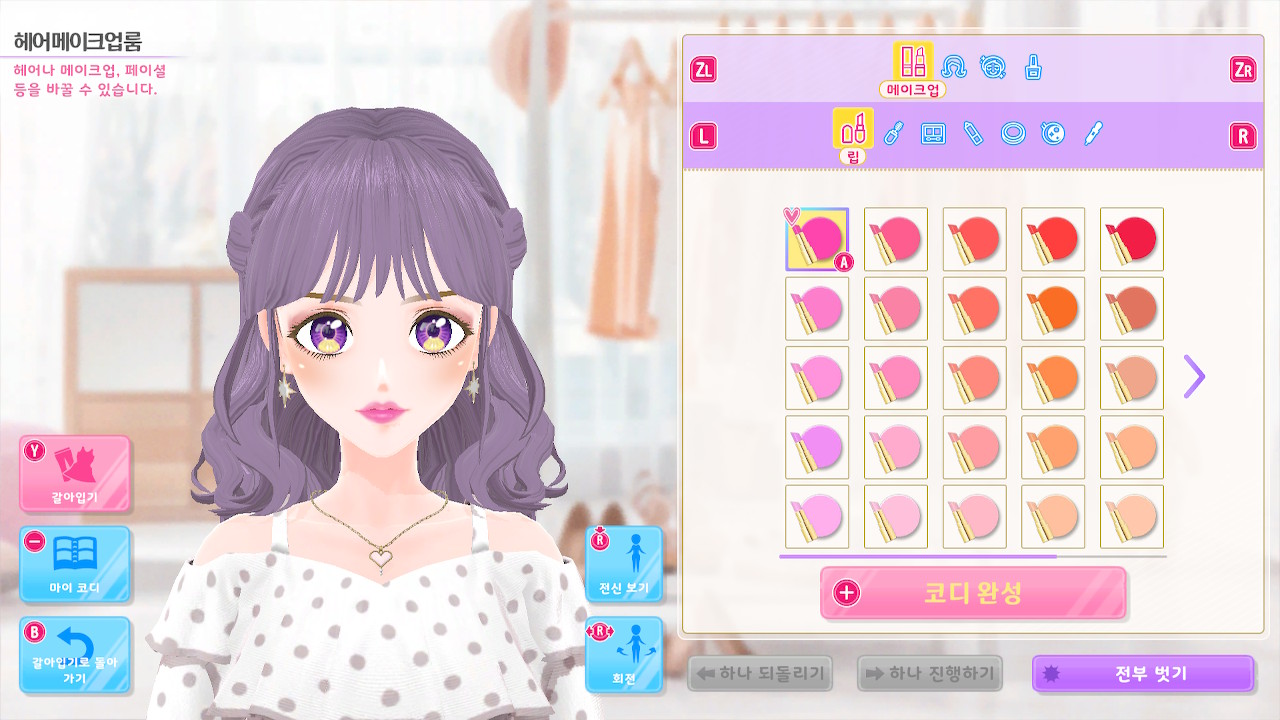The width and height of the screenshot is (1280, 720).
Task: Show the full body with 전신 보기
Action: [624, 564]
